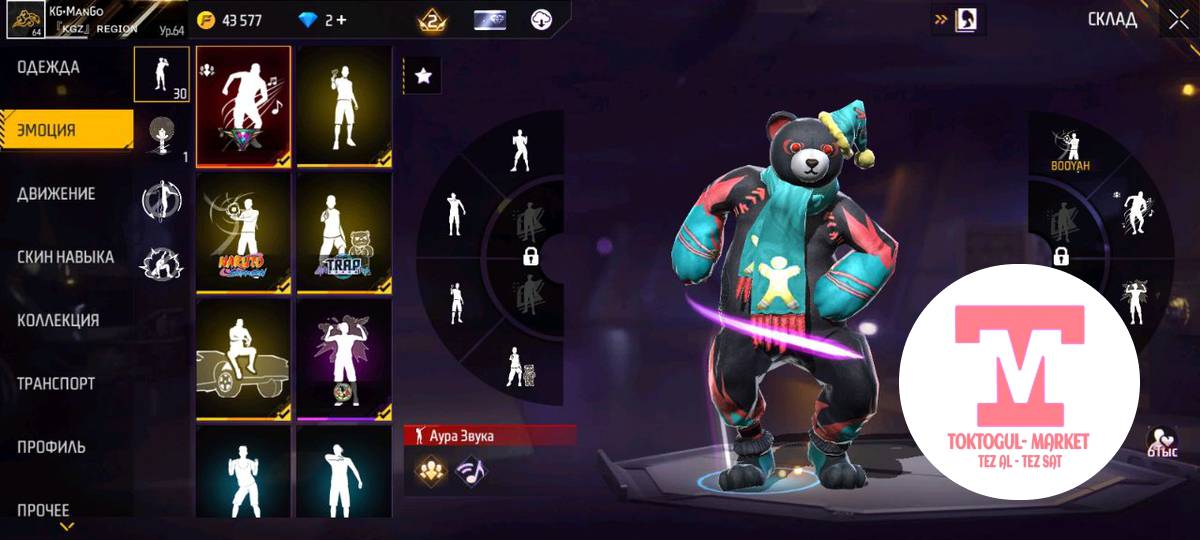Select the ЭМОЦИЯ category
This screenshot has width=1200, height=540.
tap(47, 130)
